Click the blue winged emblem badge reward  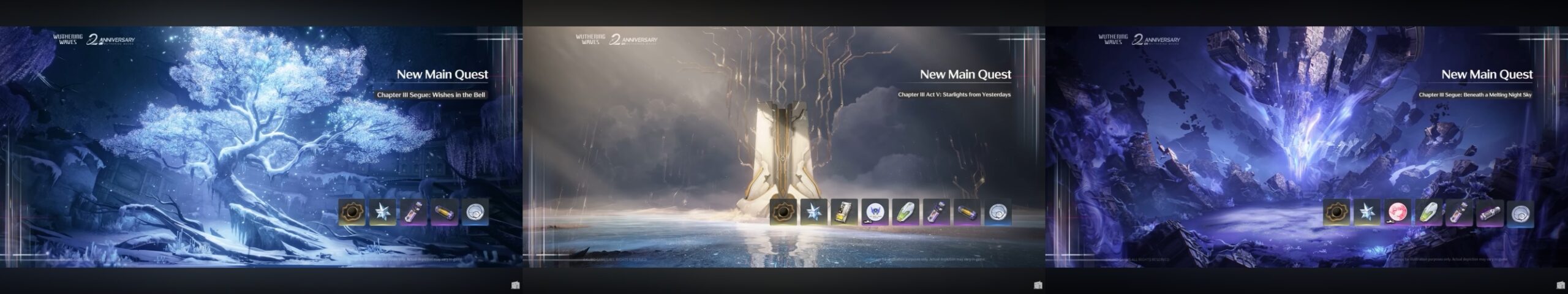875,212
